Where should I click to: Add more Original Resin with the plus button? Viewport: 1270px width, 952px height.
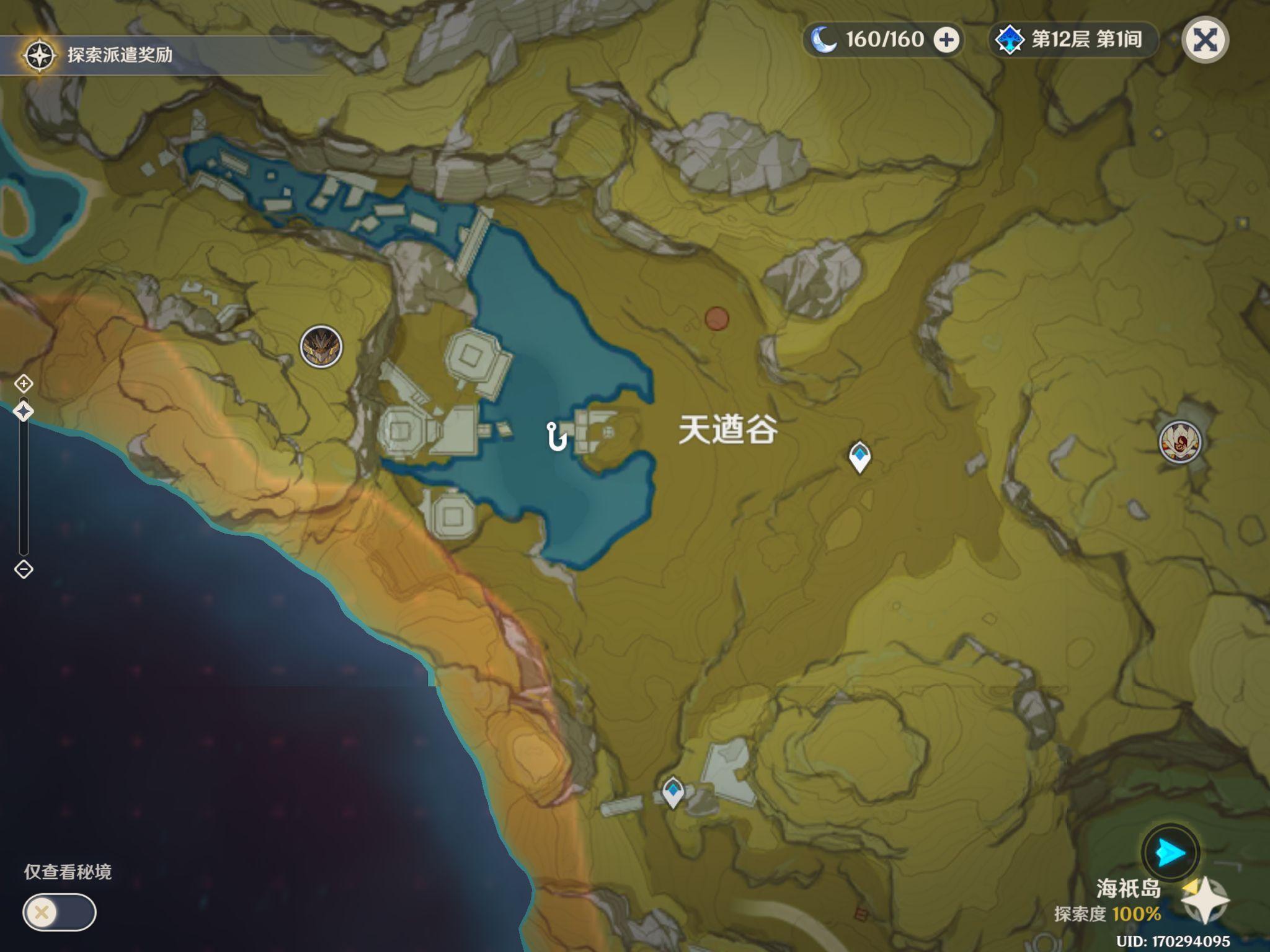(946, 40)
